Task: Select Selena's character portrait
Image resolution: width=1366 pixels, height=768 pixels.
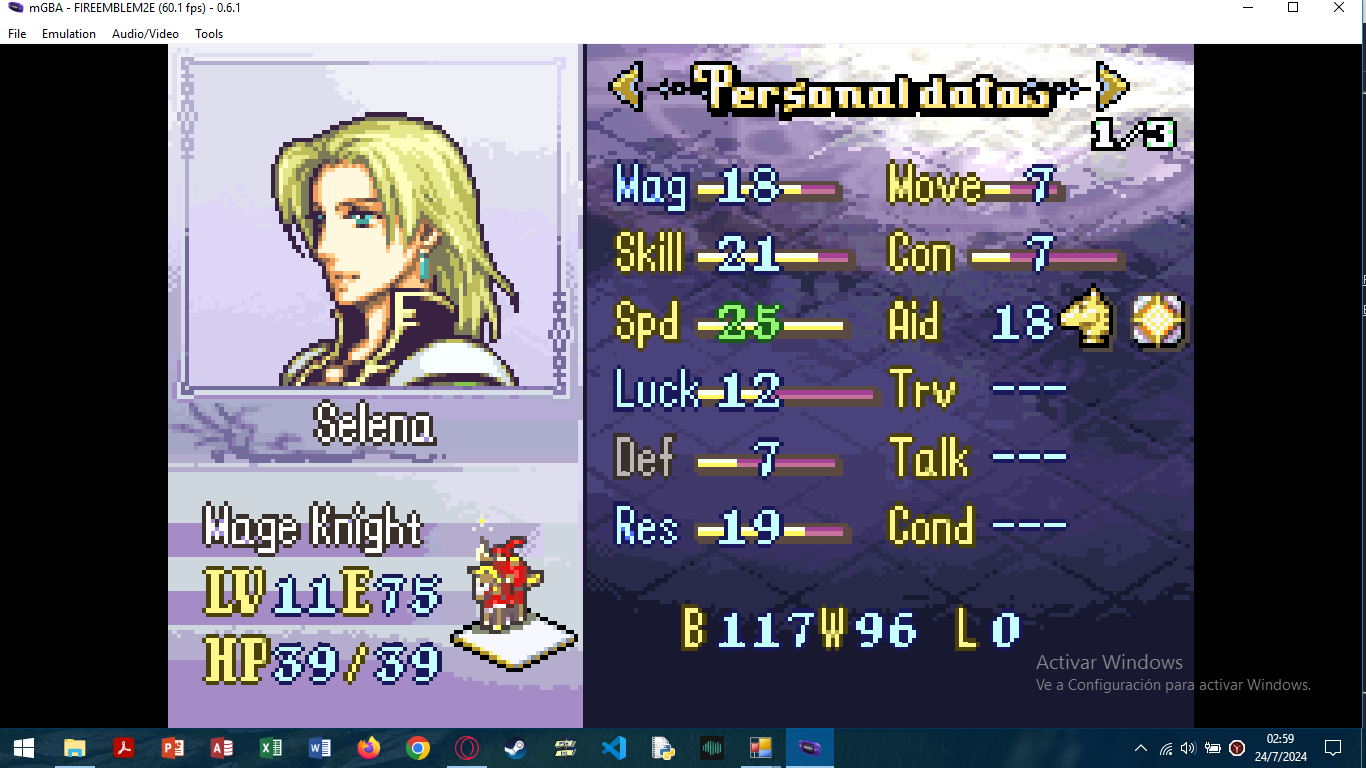Action: tap(372, 225)
